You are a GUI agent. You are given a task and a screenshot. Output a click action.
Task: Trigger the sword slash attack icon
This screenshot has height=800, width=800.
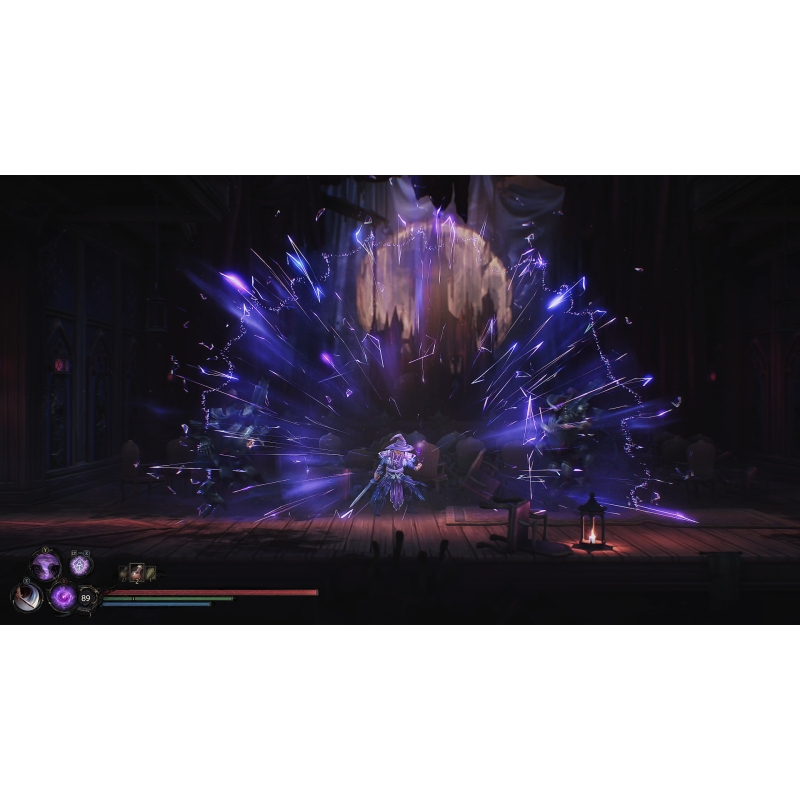click(x=25, y=597)
